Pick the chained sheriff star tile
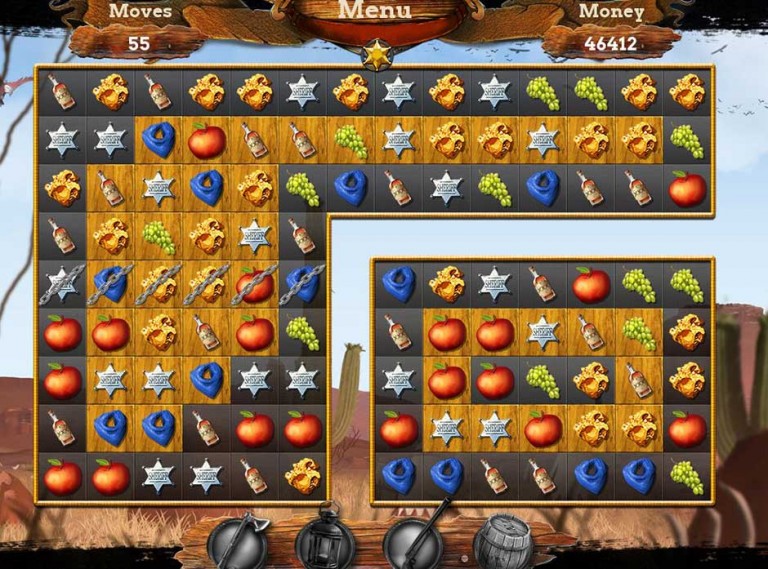768x569 pixels. point(63,285)
